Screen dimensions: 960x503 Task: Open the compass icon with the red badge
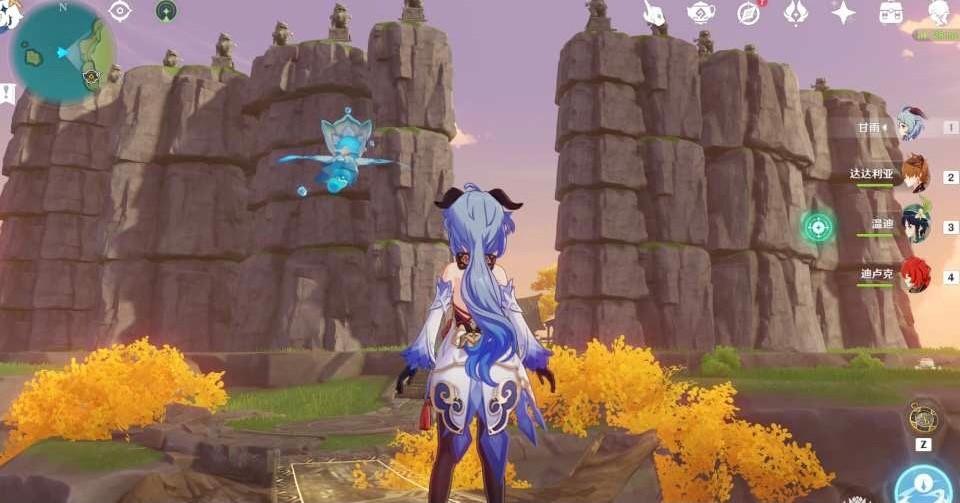748,13
